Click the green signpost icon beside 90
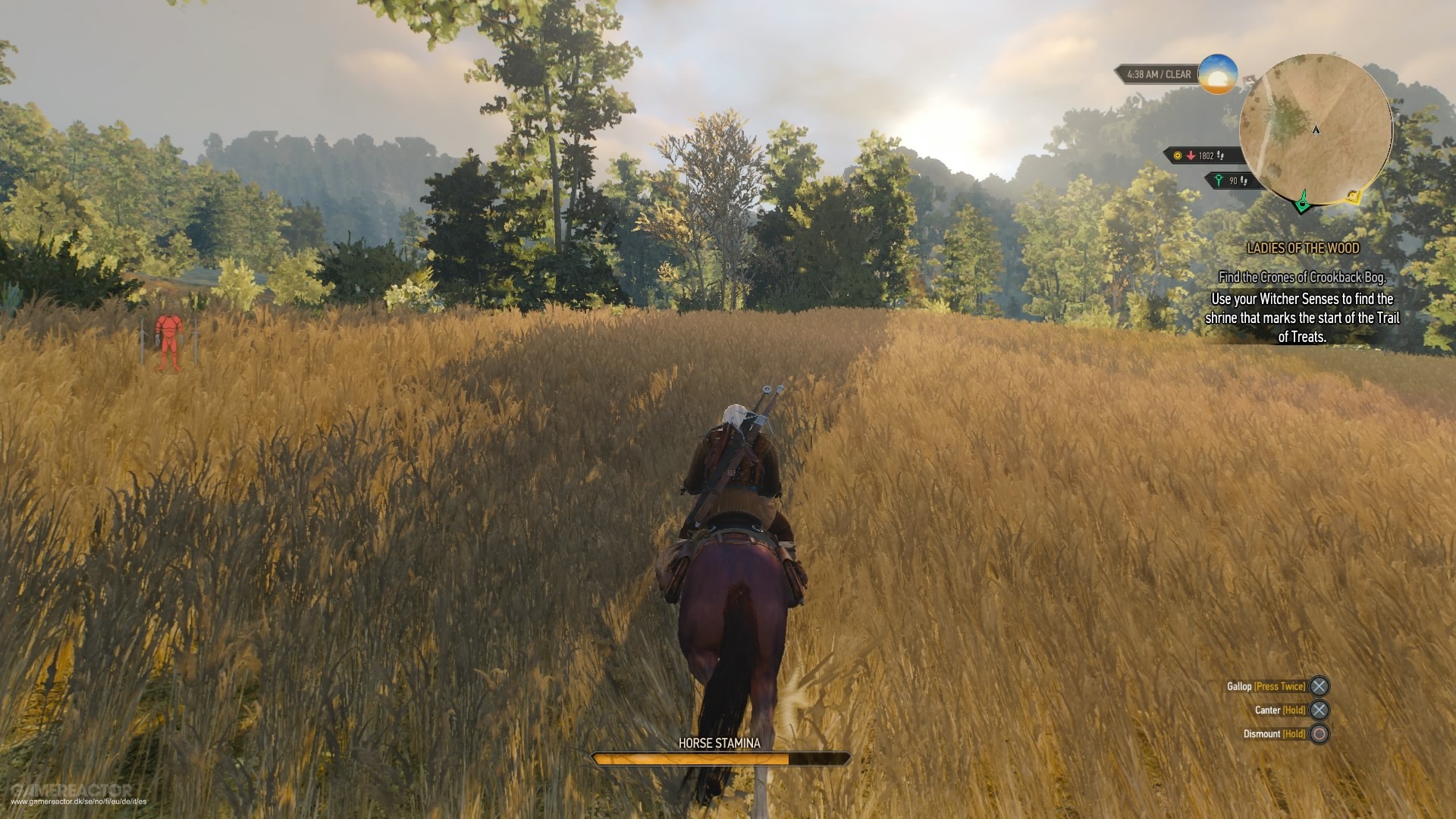 (x=1219, y=180)
